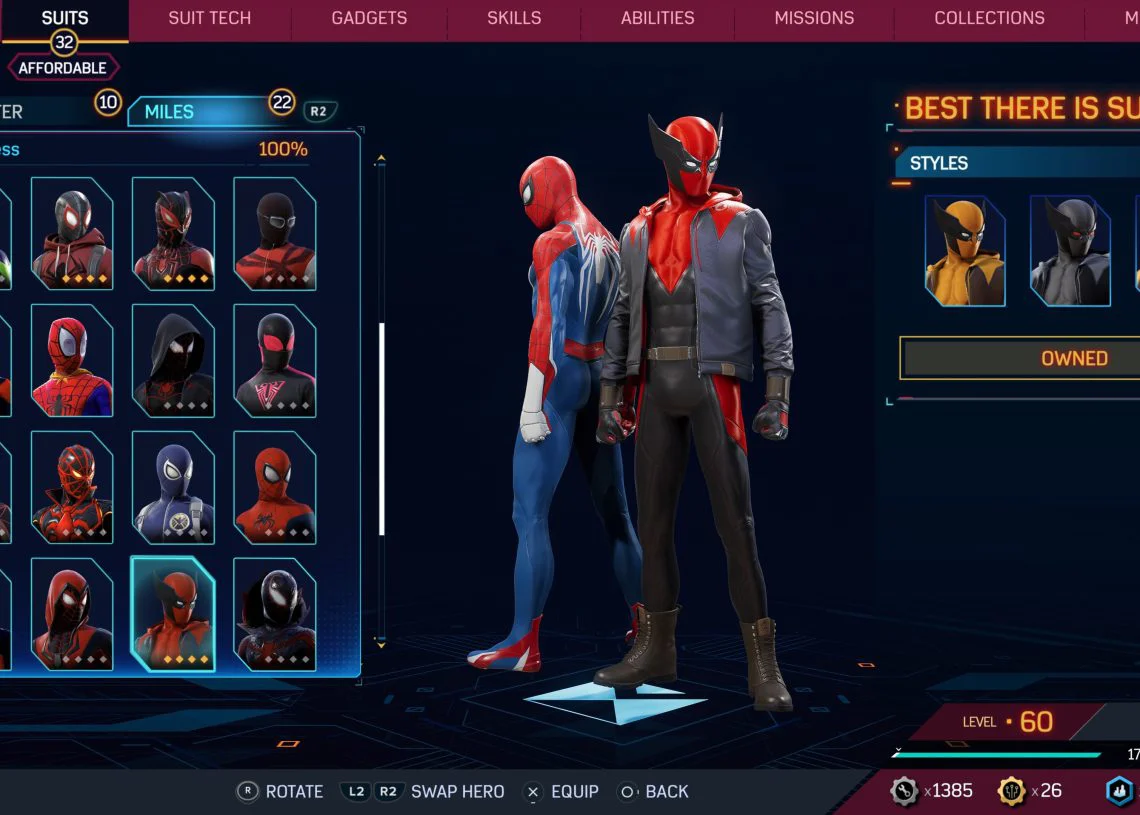
Task: Pick the red and blue comic-style hoodie suit
Action: point(72,360)
